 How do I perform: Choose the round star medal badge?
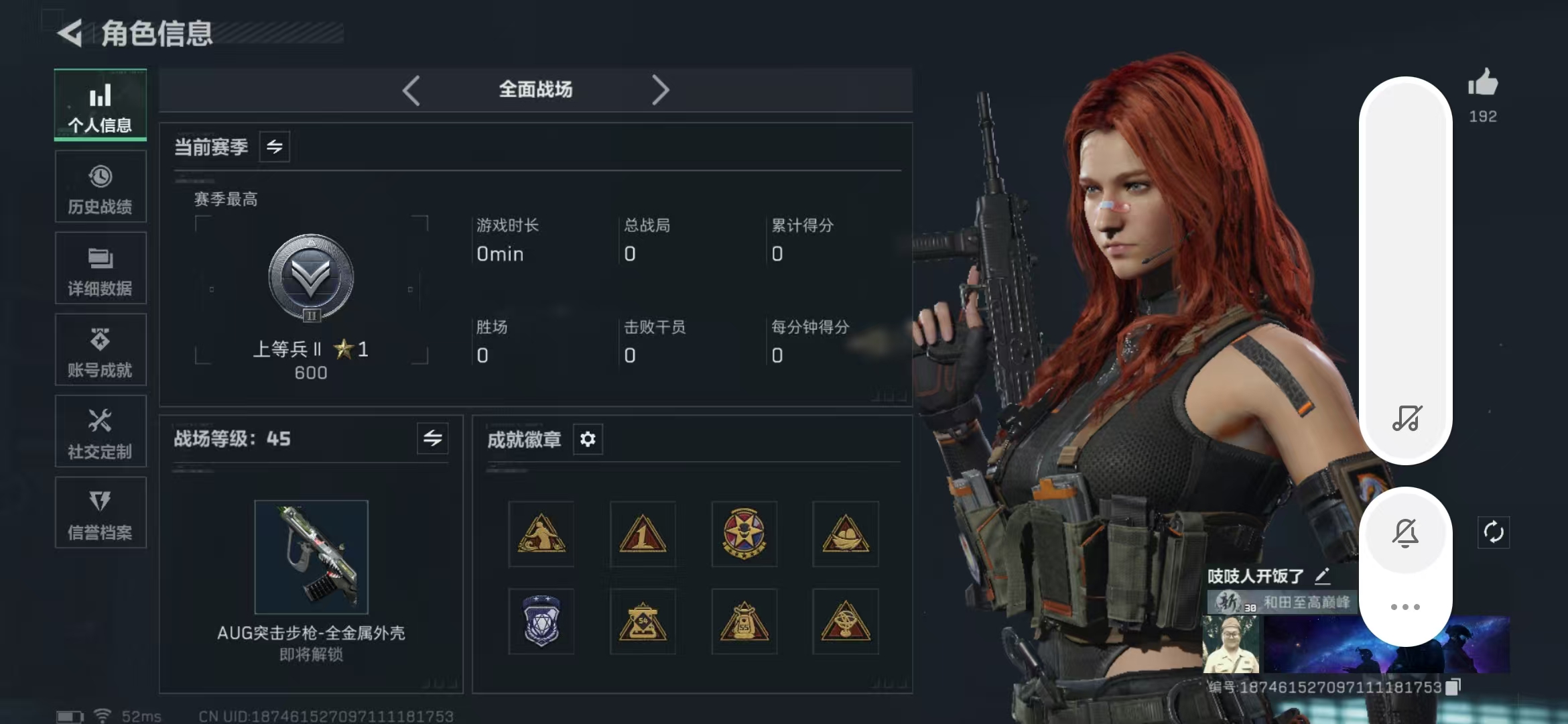pyautogui.click(x=744, y=534)
